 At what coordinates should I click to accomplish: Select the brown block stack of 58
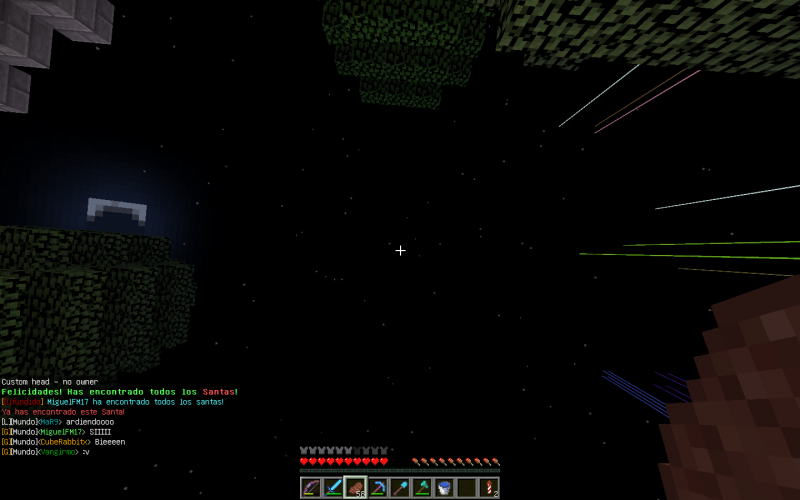point(355,488)
